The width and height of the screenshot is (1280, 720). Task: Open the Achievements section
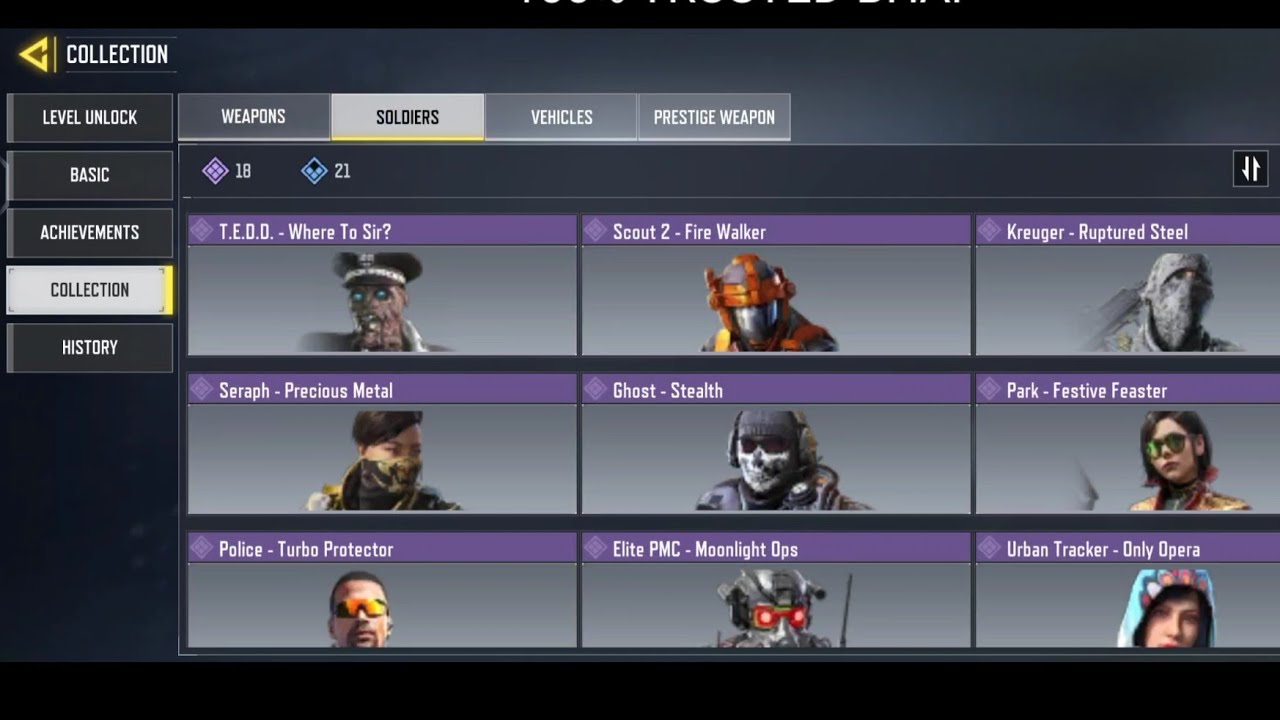coord(90,233)
